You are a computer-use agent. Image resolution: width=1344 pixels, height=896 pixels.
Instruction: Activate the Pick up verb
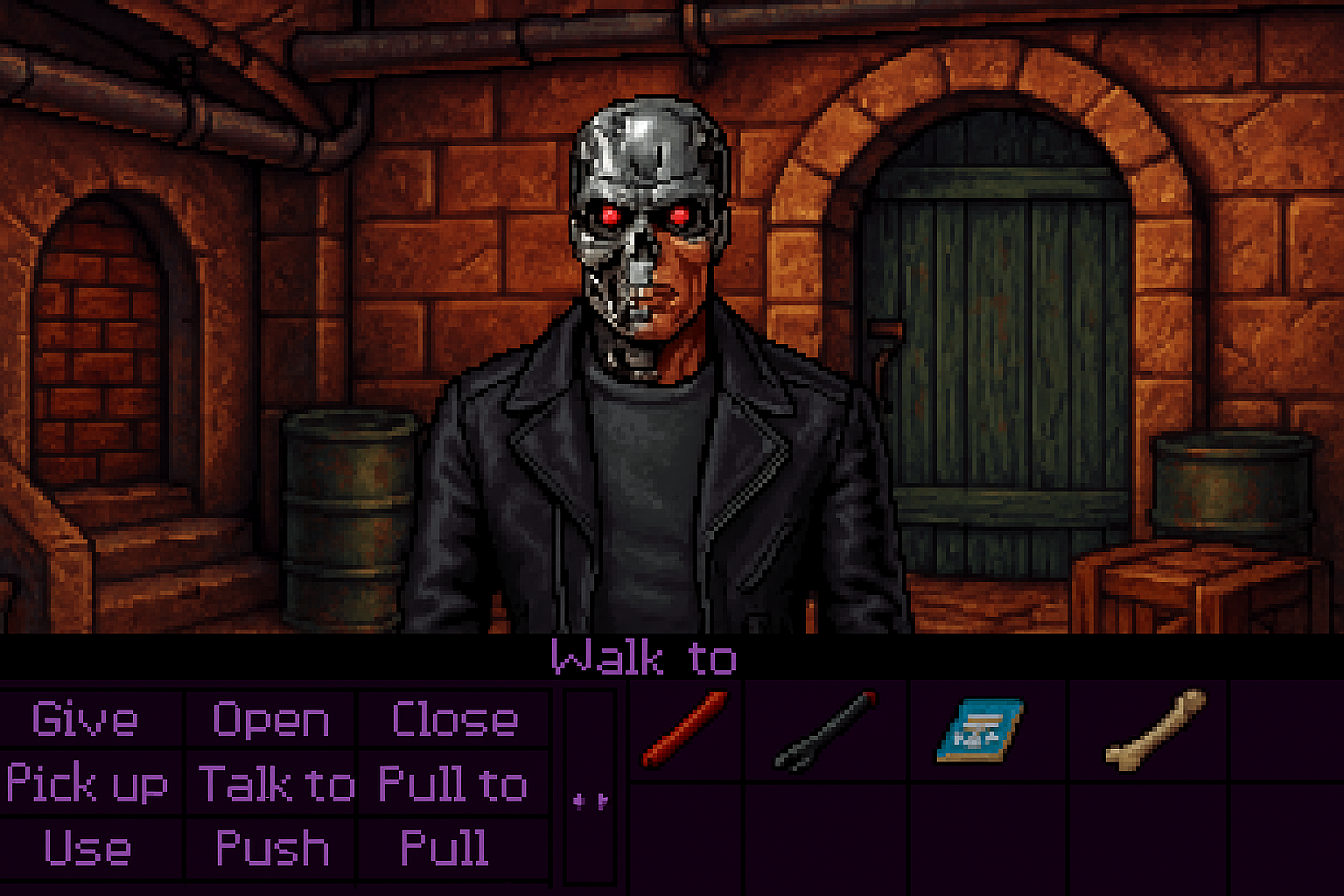click(87, 783)
